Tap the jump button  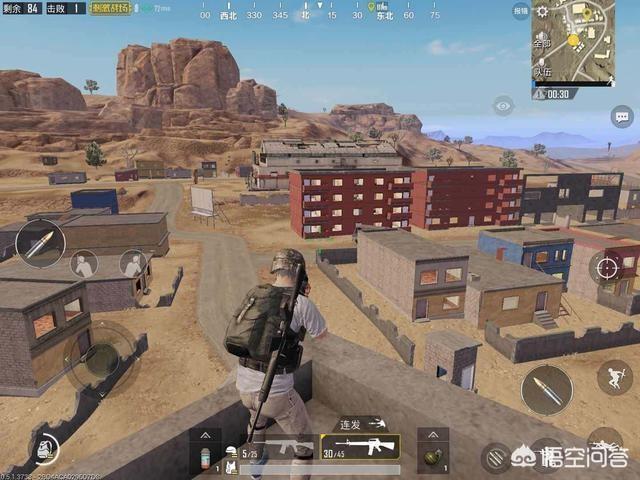614,377
